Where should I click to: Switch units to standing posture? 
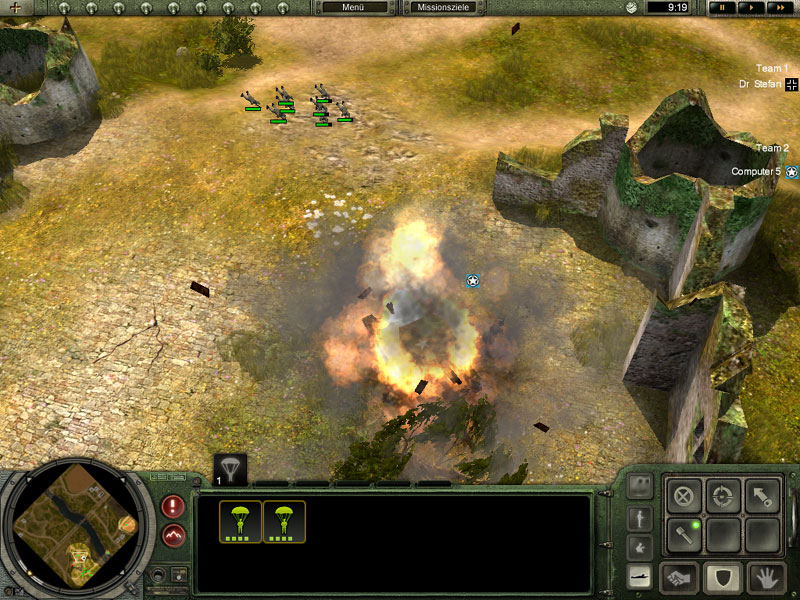(x=640, y=519)
